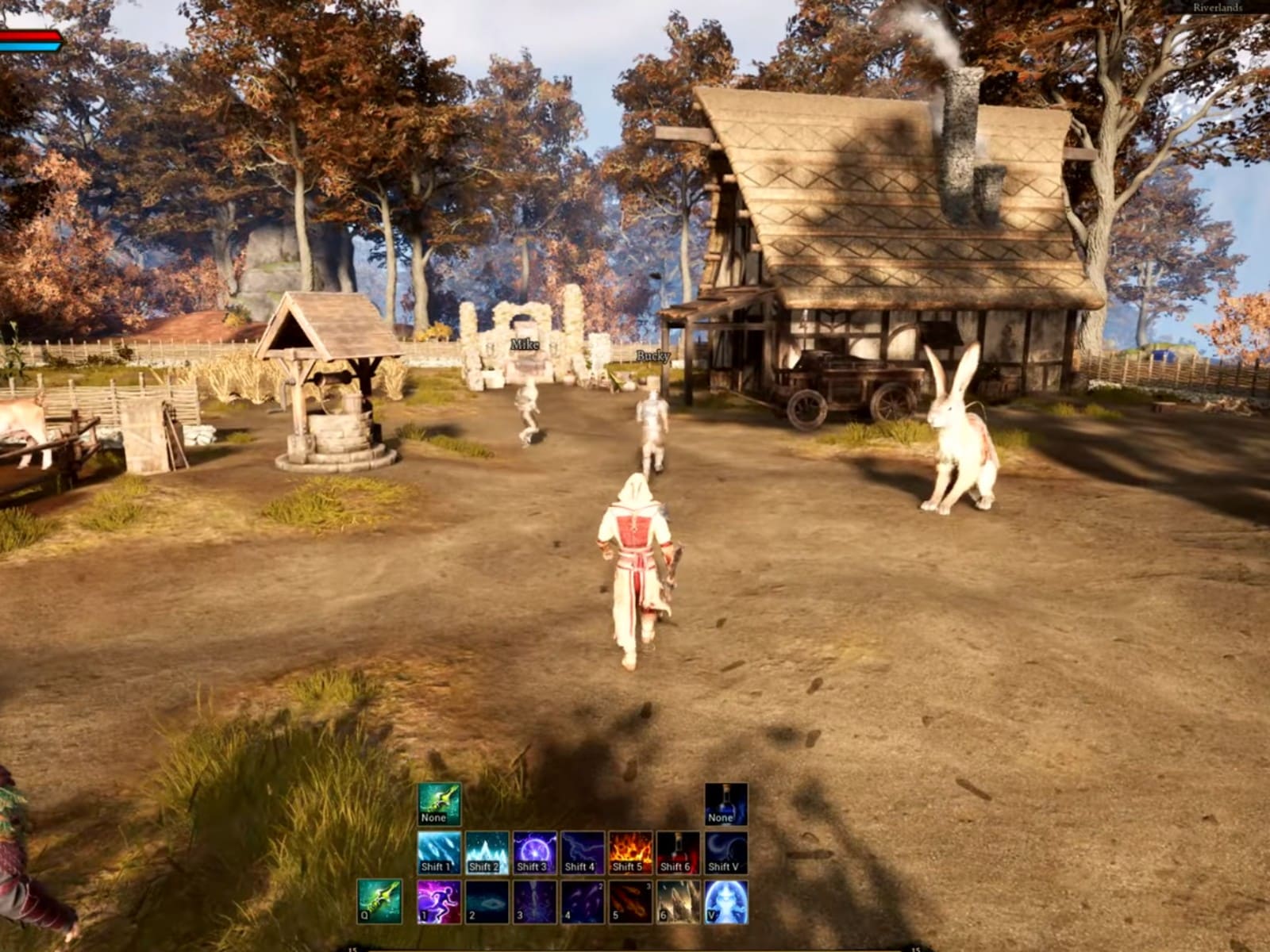
Task: Use the glowing blue spirit shield ability
Action: (725, 901)
